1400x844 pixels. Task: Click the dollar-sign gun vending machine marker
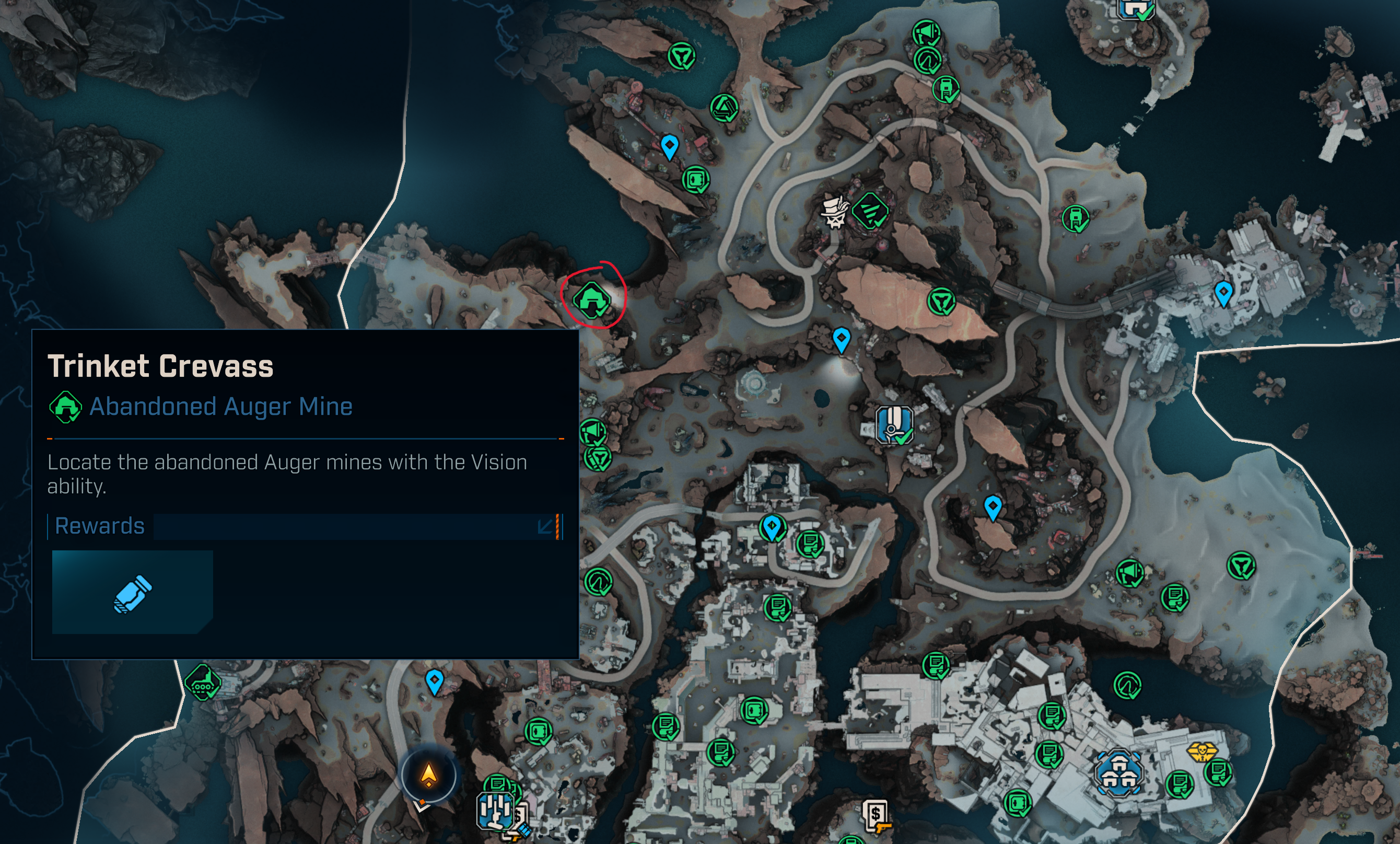point(876,817)
